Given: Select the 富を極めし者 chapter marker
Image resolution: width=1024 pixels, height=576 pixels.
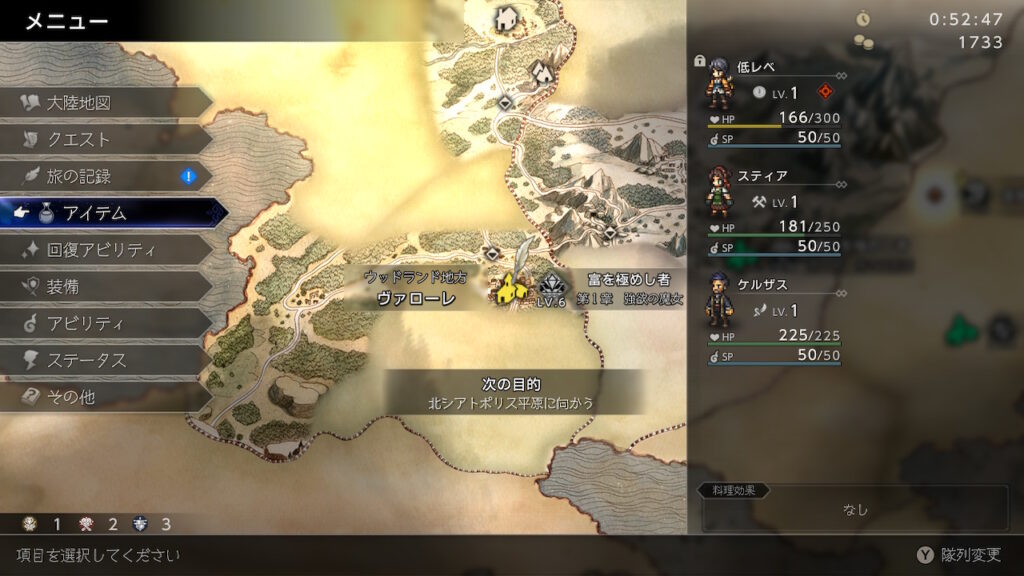Looking at the screenshot, I should [x=552, y=290].
